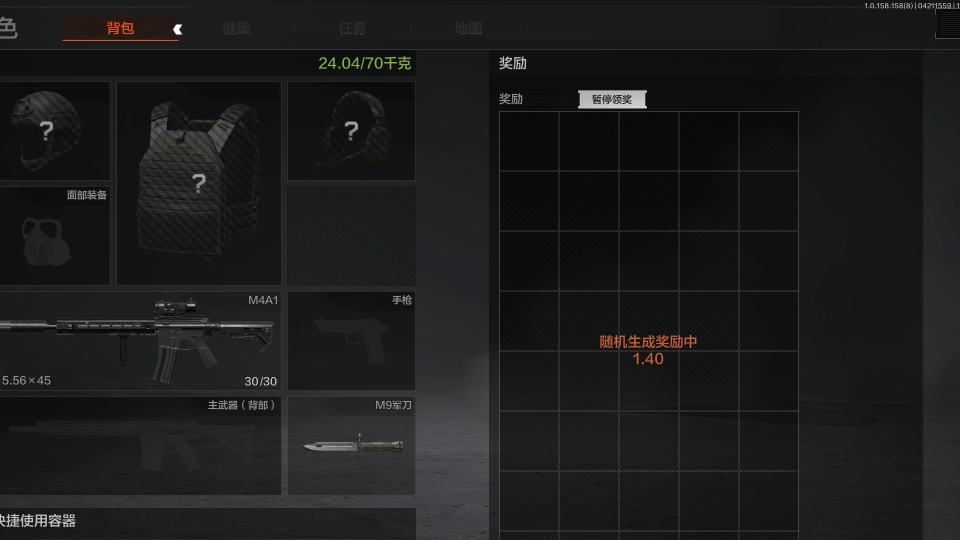
Task: Click the empty 手枪 pistol slot
Action: click(351, 340)
